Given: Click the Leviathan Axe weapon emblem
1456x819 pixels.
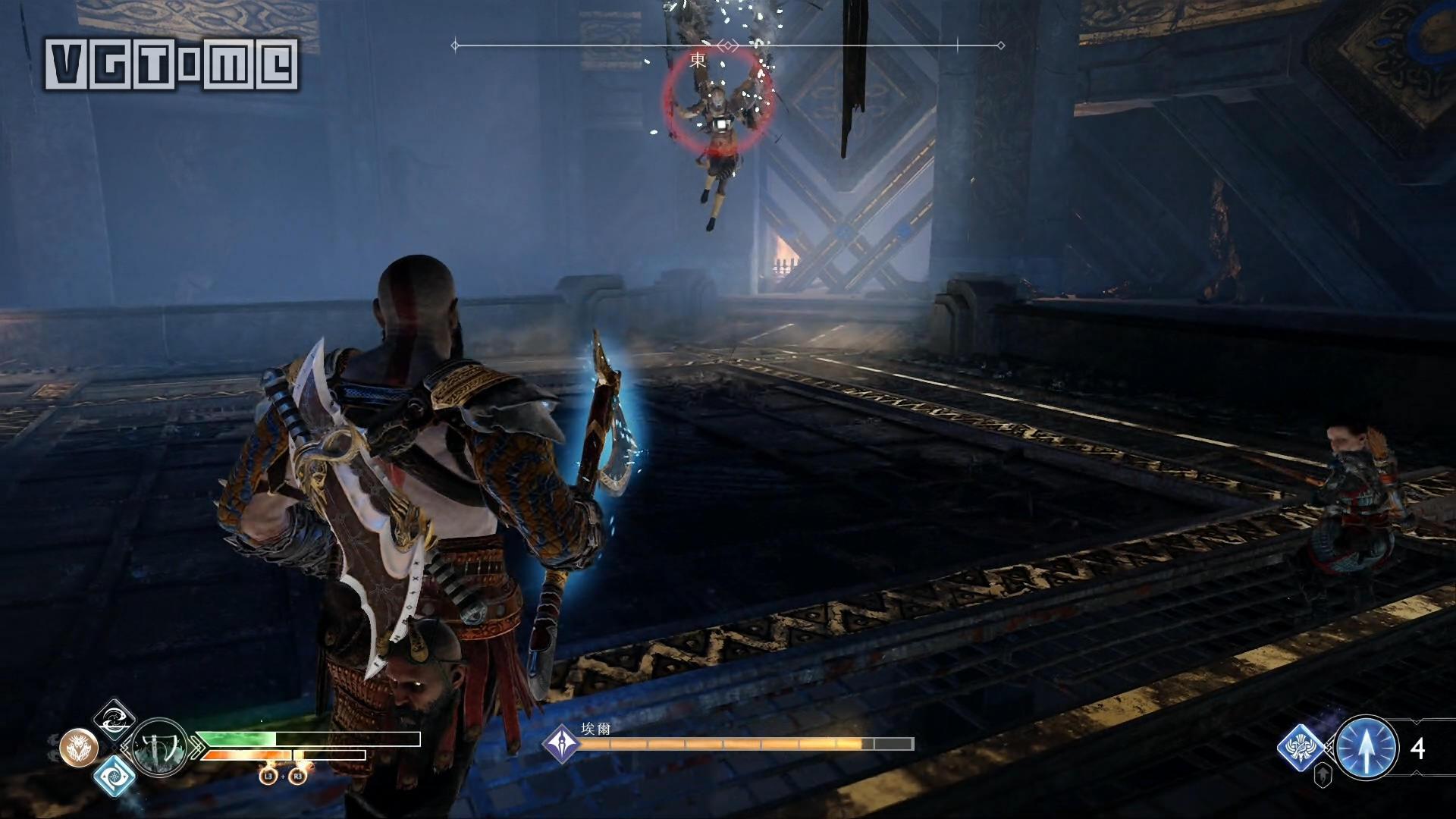Looking at the screenshot, I should (x=160, y=748).
